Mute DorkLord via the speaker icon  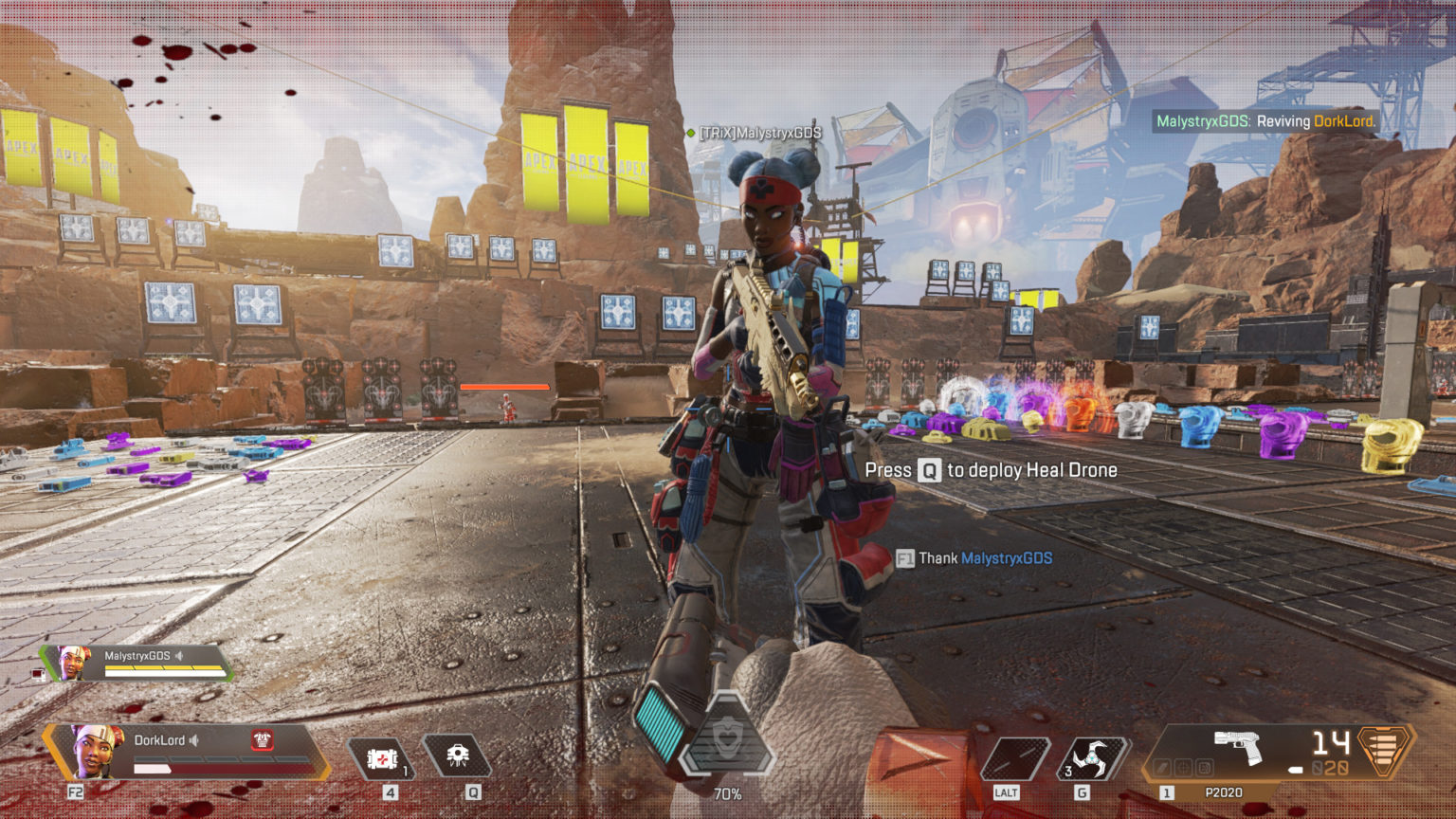point(194,740)
